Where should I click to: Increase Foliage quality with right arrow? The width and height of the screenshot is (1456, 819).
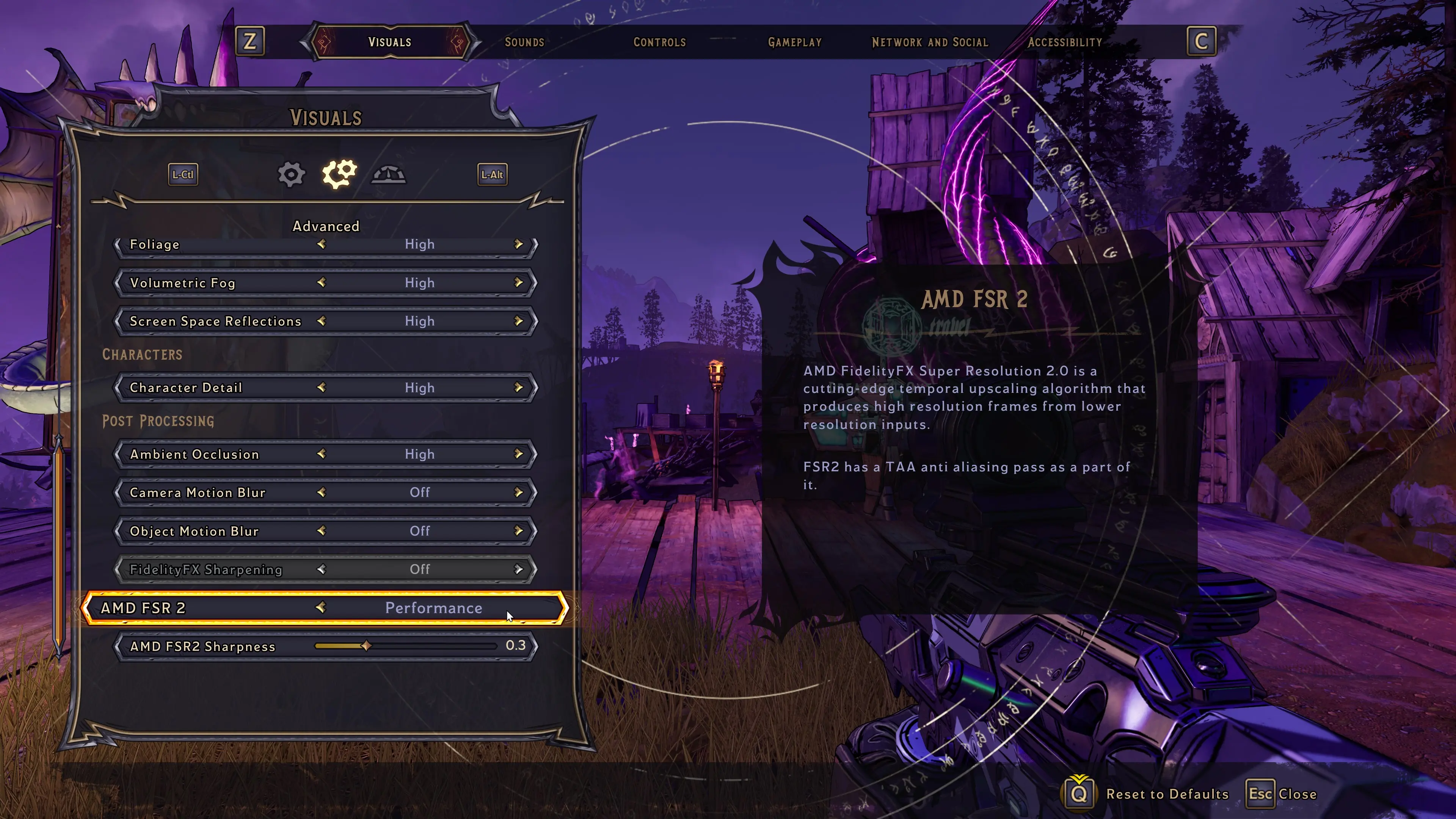click(518, 244)
